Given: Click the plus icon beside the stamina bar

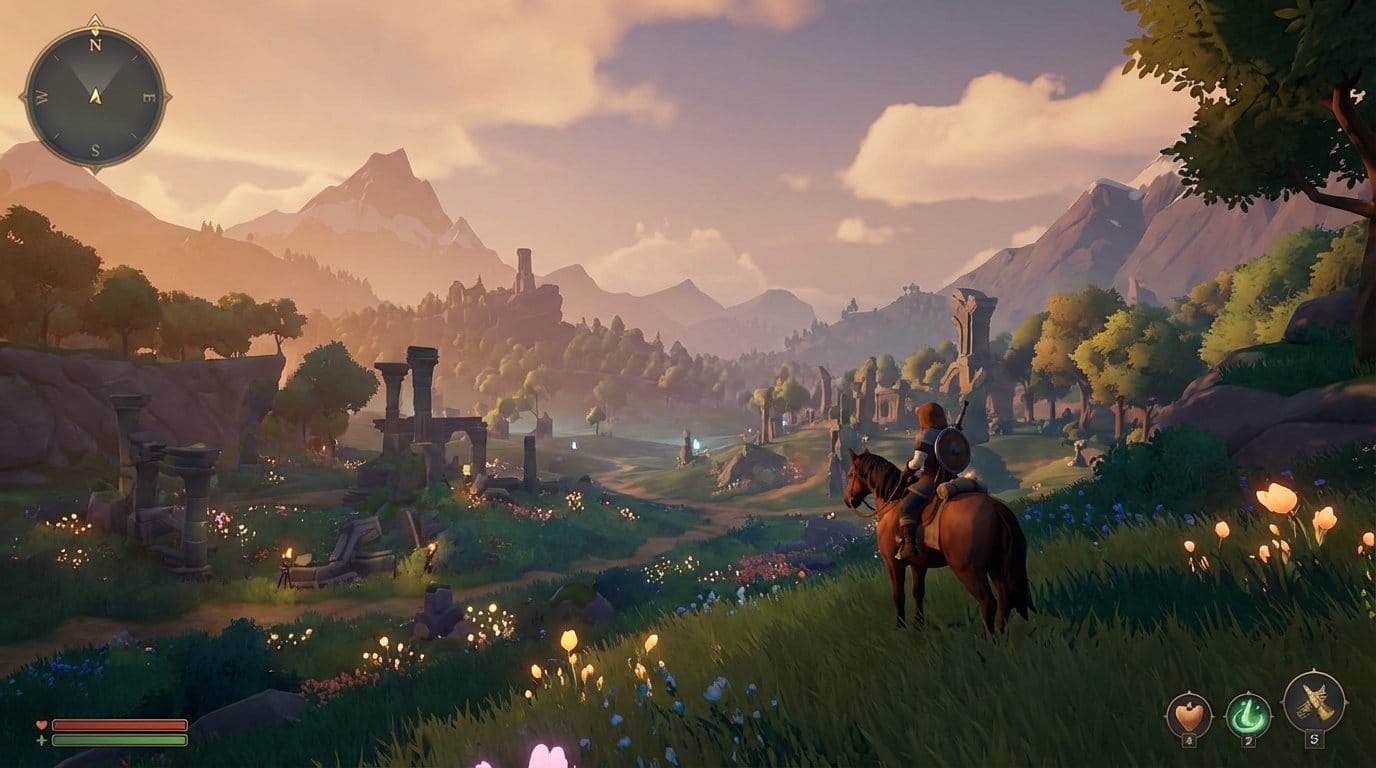Looking at the screenshot, I should 41,740.
